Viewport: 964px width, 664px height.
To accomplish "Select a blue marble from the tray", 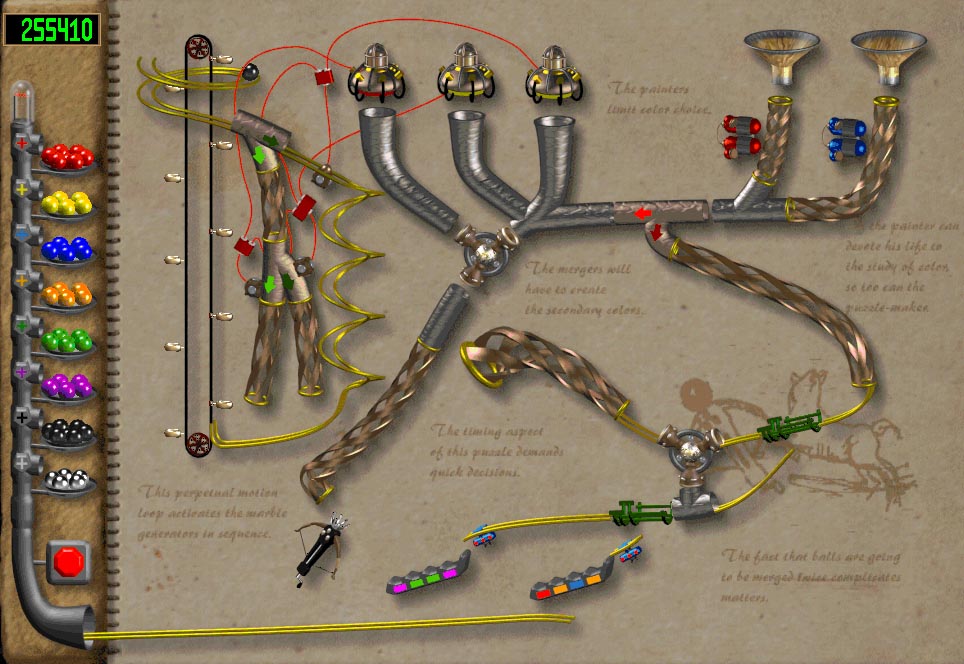I will pyautogui.click(x=68, y=249).
